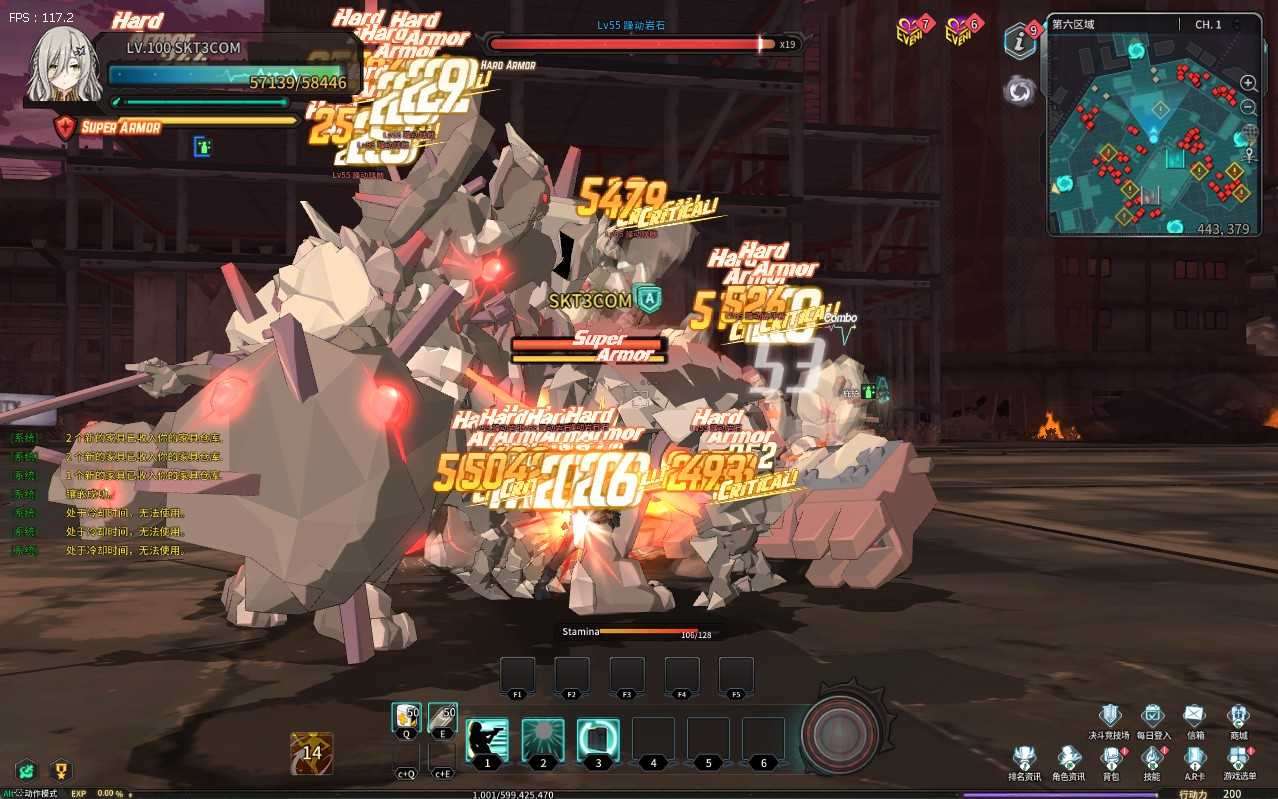
Task: Open the Shop (商城)
Action: (x=1238, y=716)
